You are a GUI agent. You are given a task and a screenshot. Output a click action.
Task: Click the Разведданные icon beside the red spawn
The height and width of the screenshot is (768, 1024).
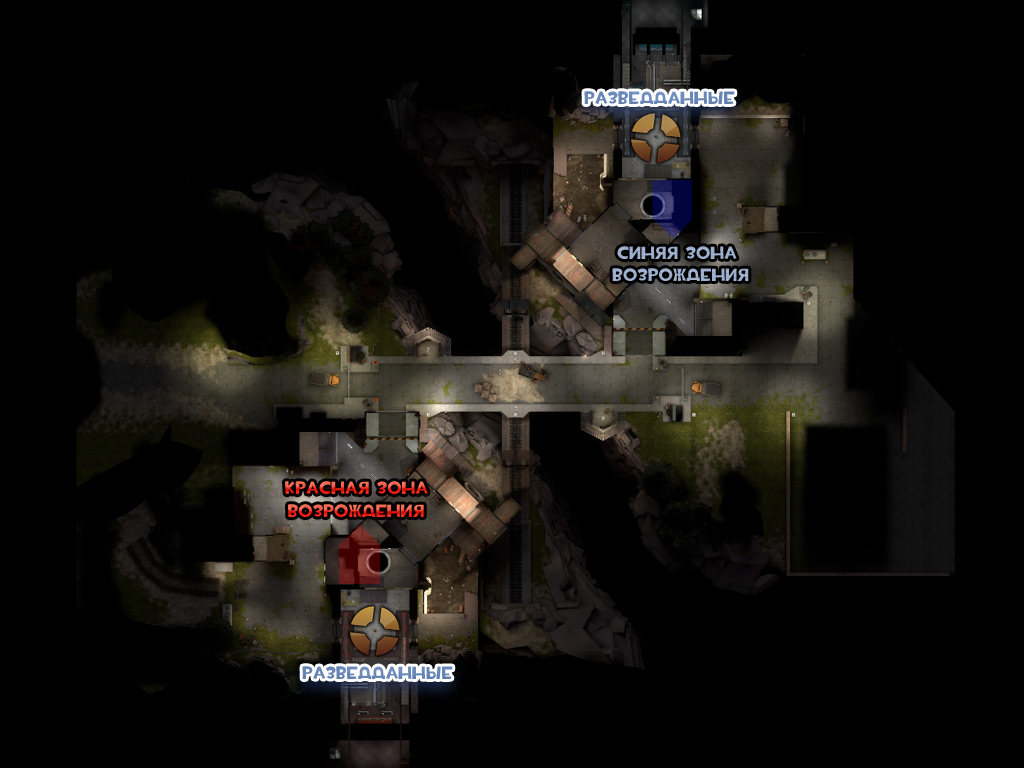pyautogui.click(x=375, y=629)
